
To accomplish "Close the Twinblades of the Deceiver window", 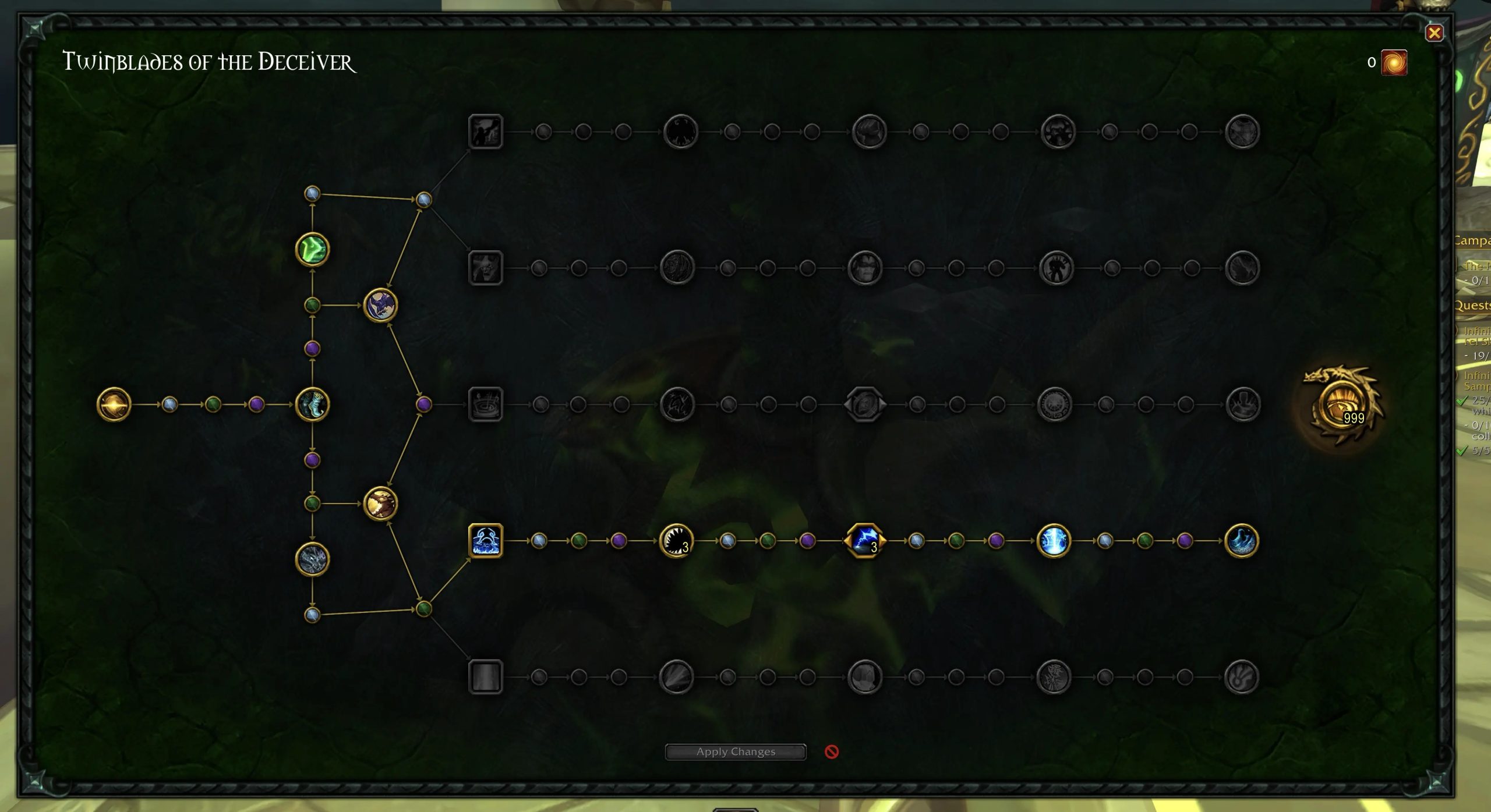I will [1434, 33].
